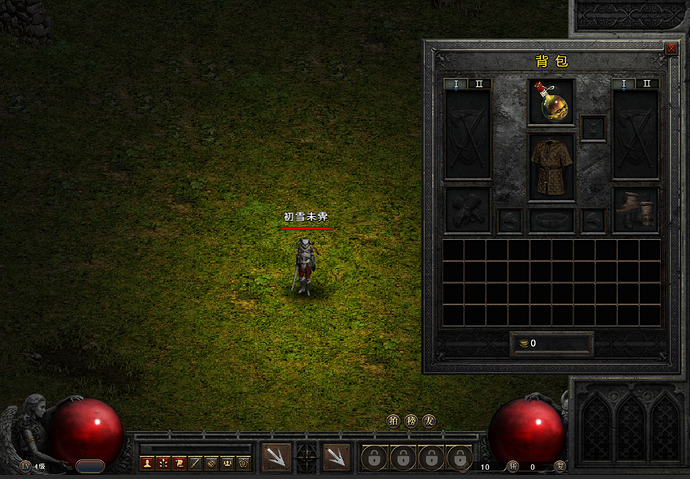The image size is (690, 479).
Task: Click the empty belt equipment slot
Action: pos(551,220)
